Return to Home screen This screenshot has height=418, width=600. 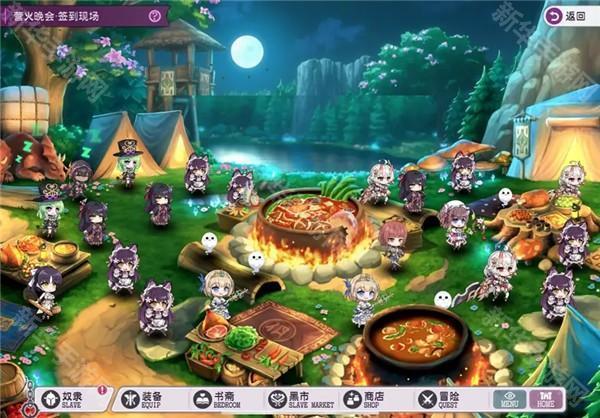(546, 400)
